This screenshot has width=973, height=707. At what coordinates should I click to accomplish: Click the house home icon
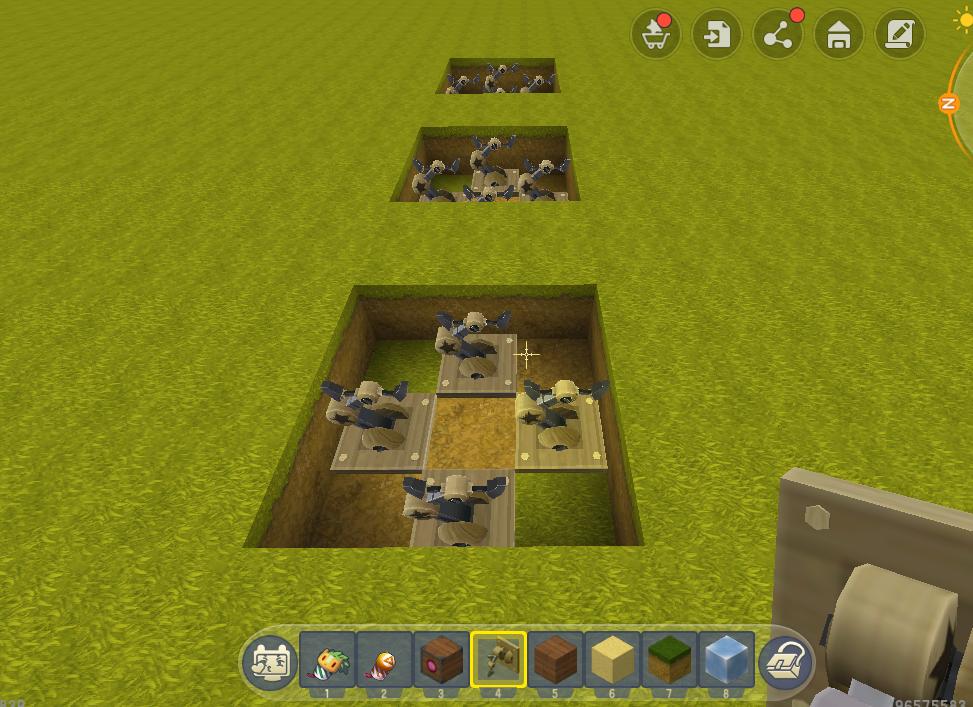839,35
